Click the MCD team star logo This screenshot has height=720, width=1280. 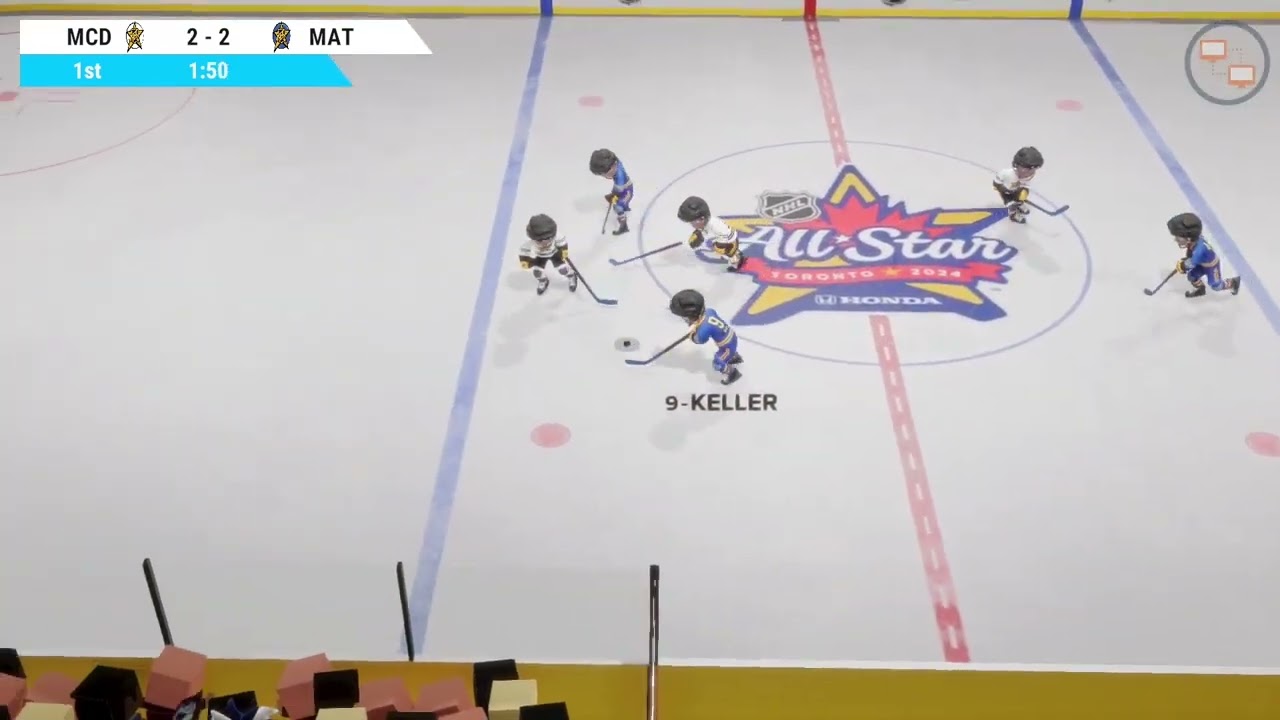[x=134, y=37]
